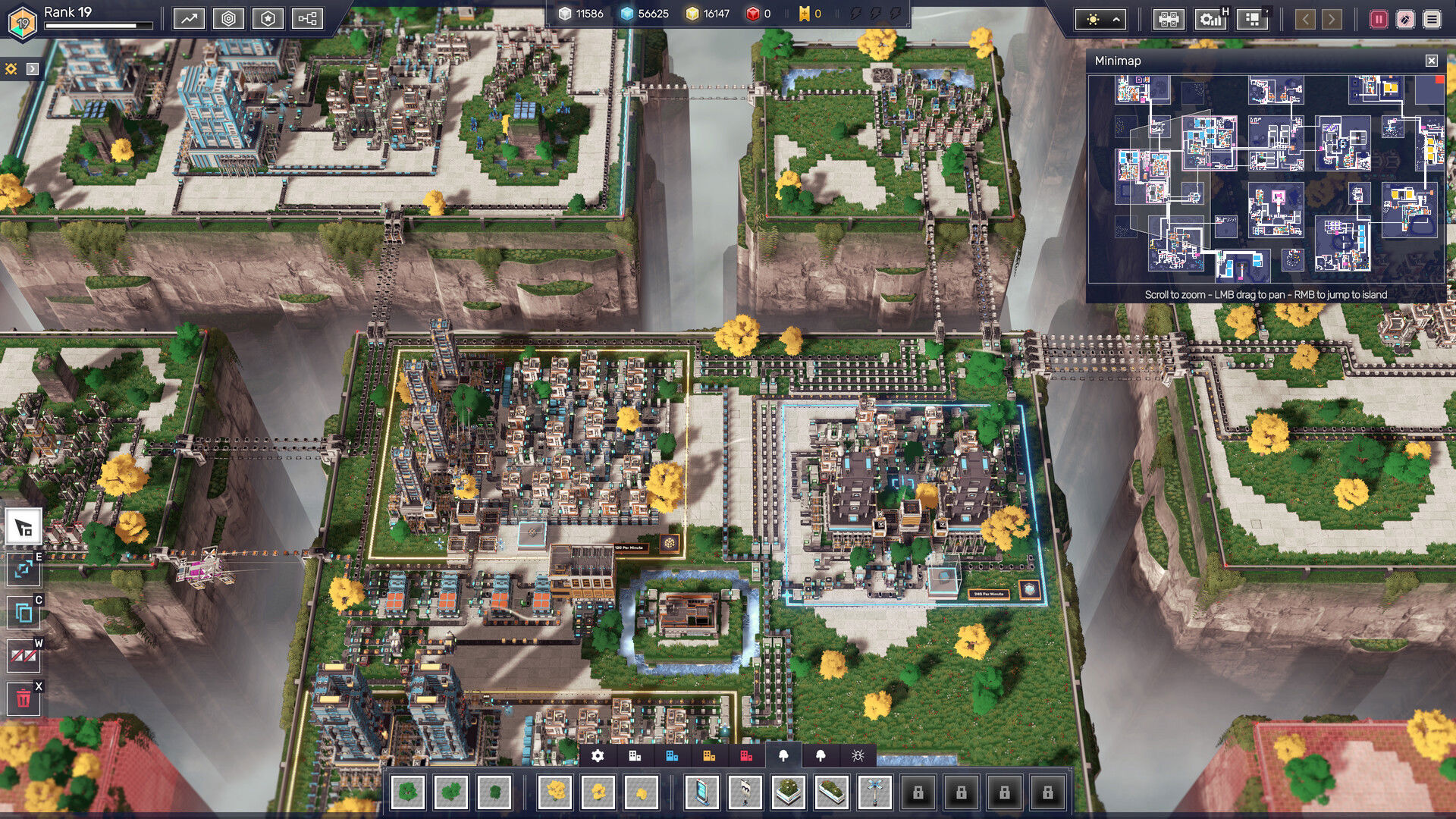Switch to the red buildings tab
The image size is (1456, 819).
pos(746,755)
